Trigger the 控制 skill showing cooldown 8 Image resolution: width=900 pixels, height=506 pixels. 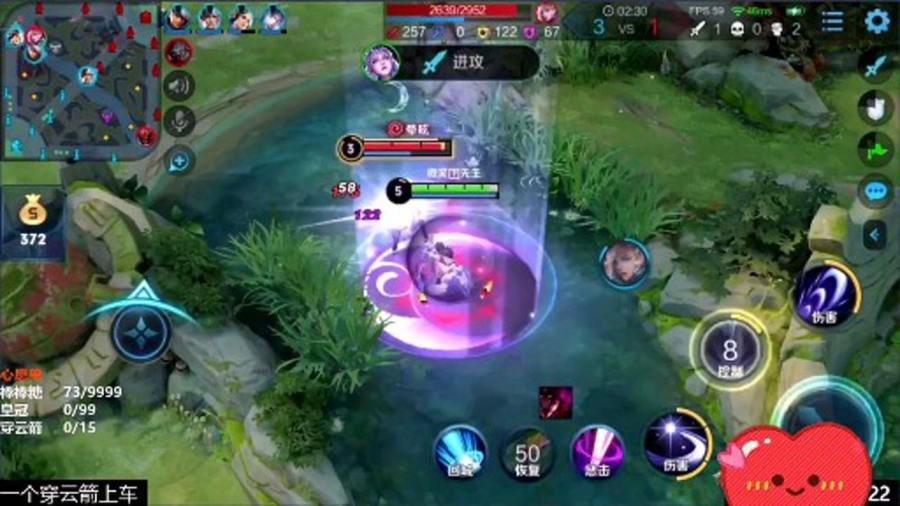(729, 351)
